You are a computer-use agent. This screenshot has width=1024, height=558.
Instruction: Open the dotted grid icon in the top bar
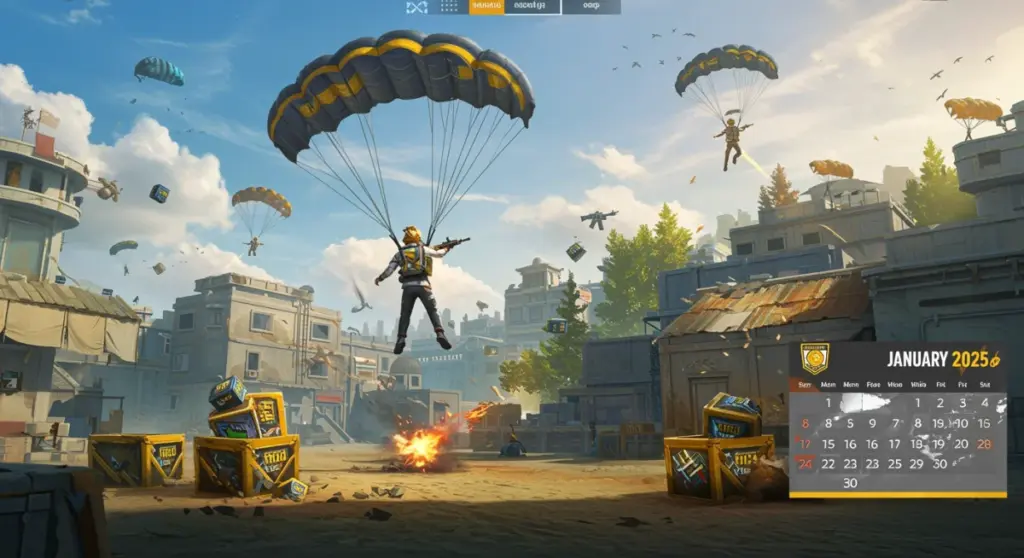click(450, 7)
